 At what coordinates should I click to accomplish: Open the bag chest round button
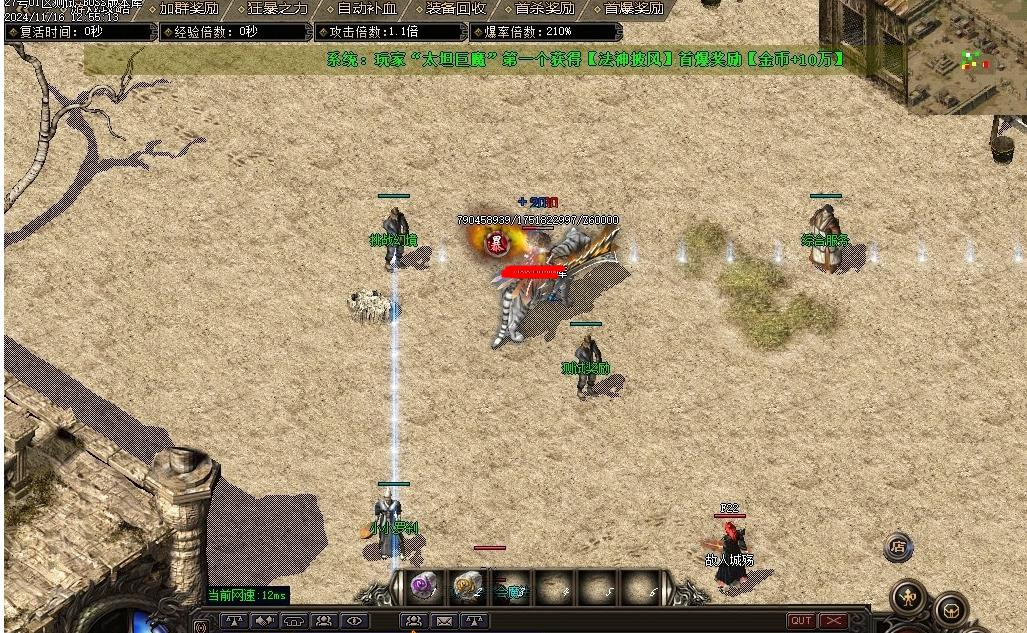(x=951, y=609)
